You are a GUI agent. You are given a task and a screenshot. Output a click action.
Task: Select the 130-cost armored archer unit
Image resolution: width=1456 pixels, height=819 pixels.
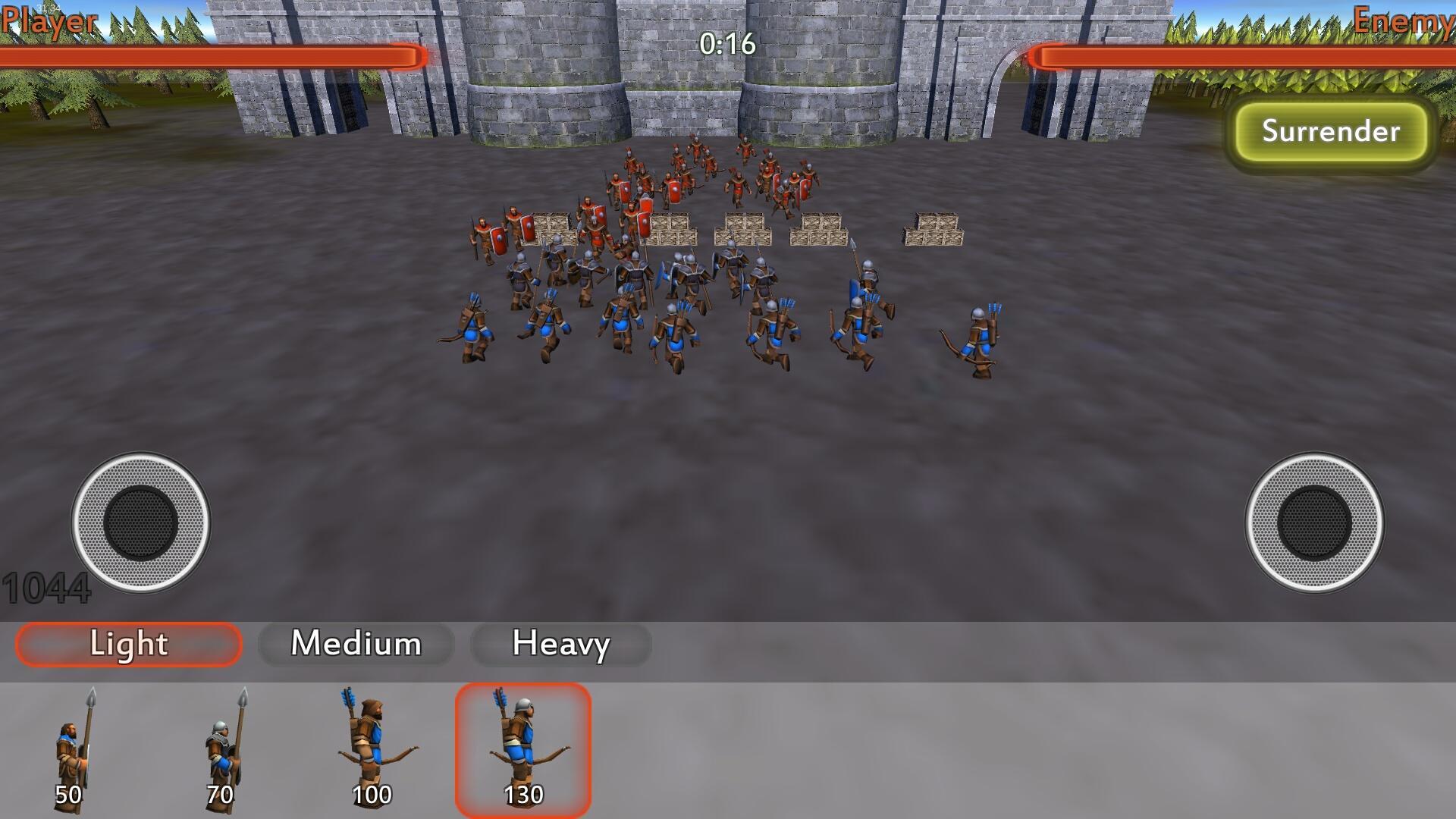pos(525,747)
